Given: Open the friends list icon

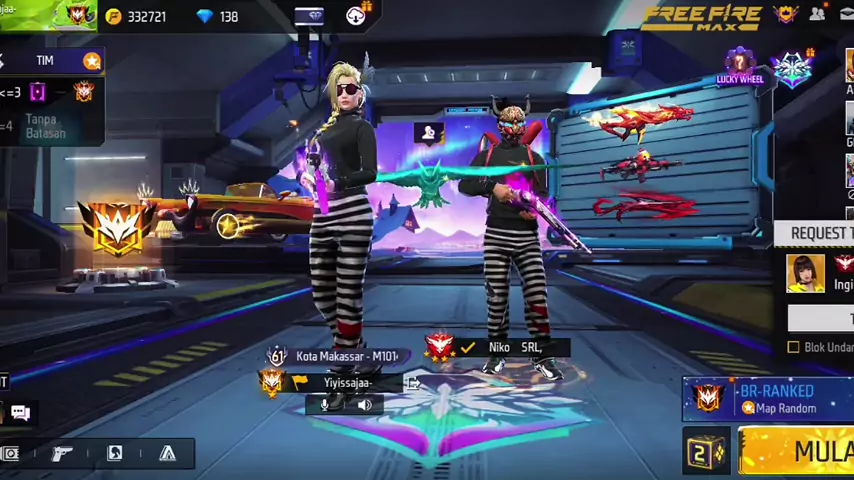Looking at the screenshot, I should click(x=817, y=14).
